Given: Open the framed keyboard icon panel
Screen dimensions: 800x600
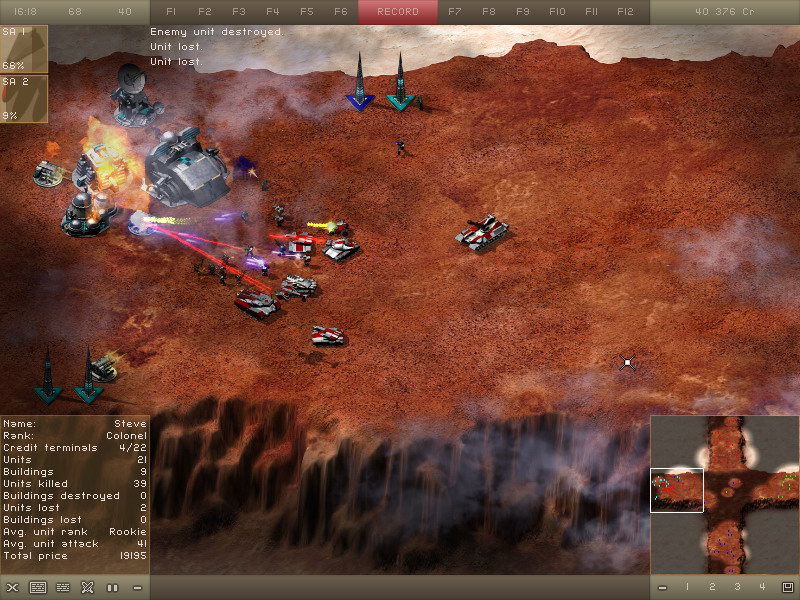Looking at the screenshot, I should click(38, 587).
